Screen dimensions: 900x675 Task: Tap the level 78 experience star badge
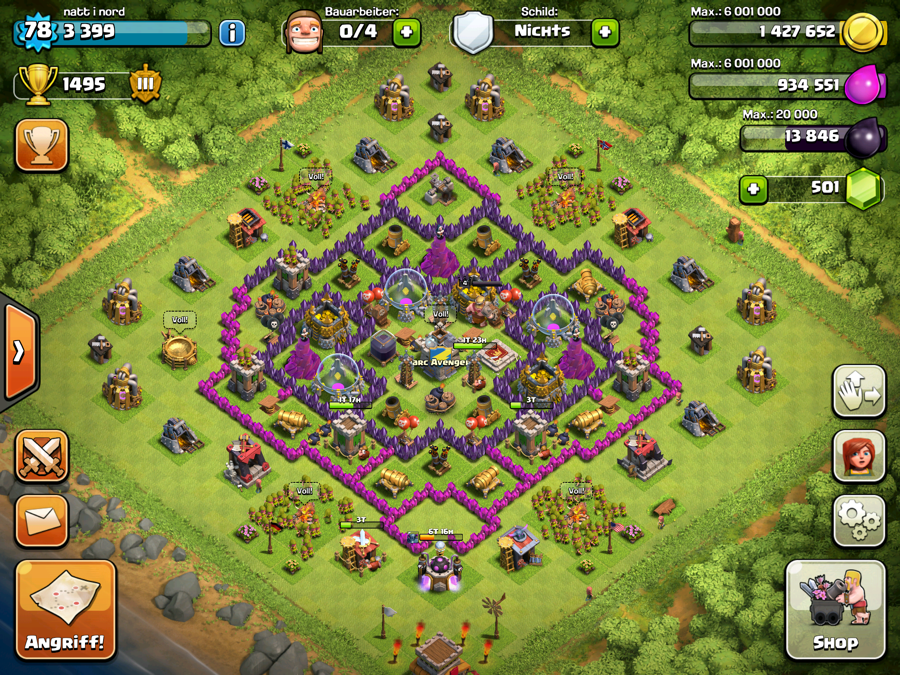(37, 31)
